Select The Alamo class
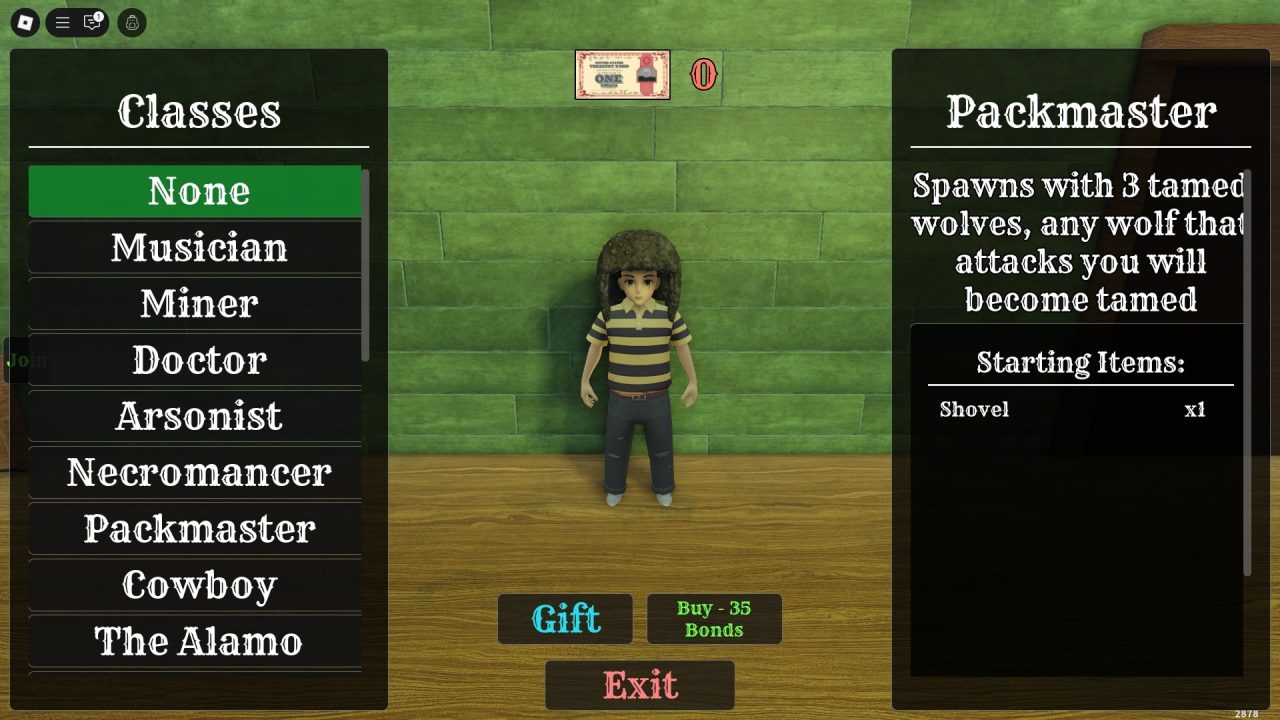Image resolution: width=1280 pixels, height=720 pixels. click(x=196, y=641)
